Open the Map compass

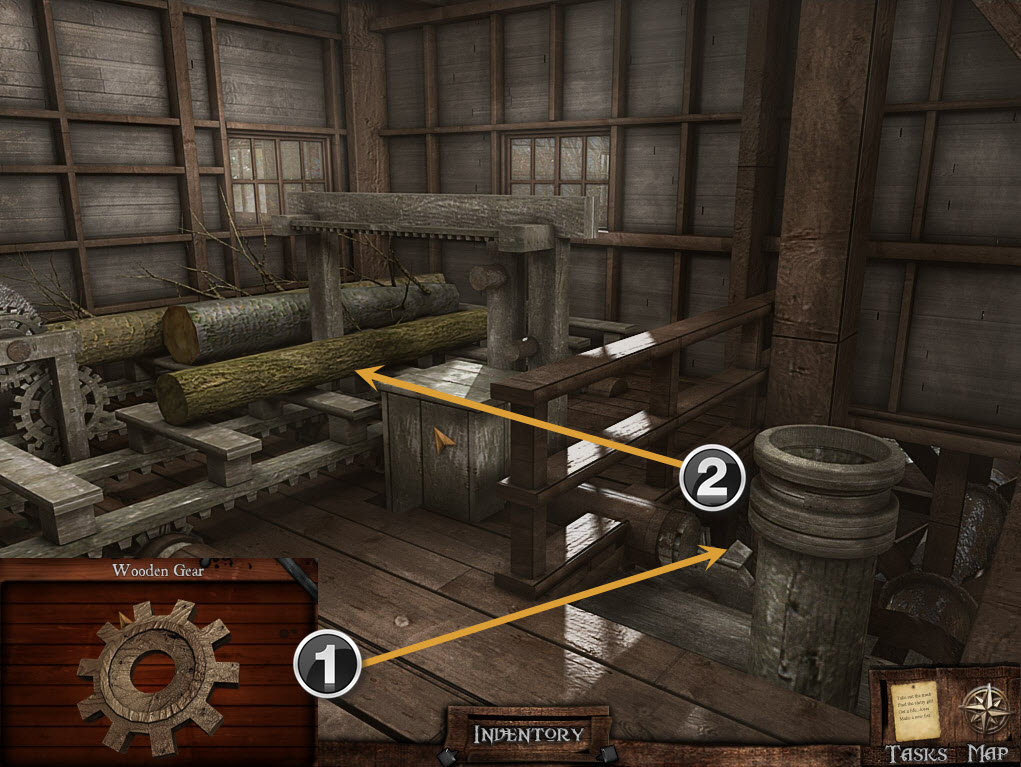click(982, 713)
